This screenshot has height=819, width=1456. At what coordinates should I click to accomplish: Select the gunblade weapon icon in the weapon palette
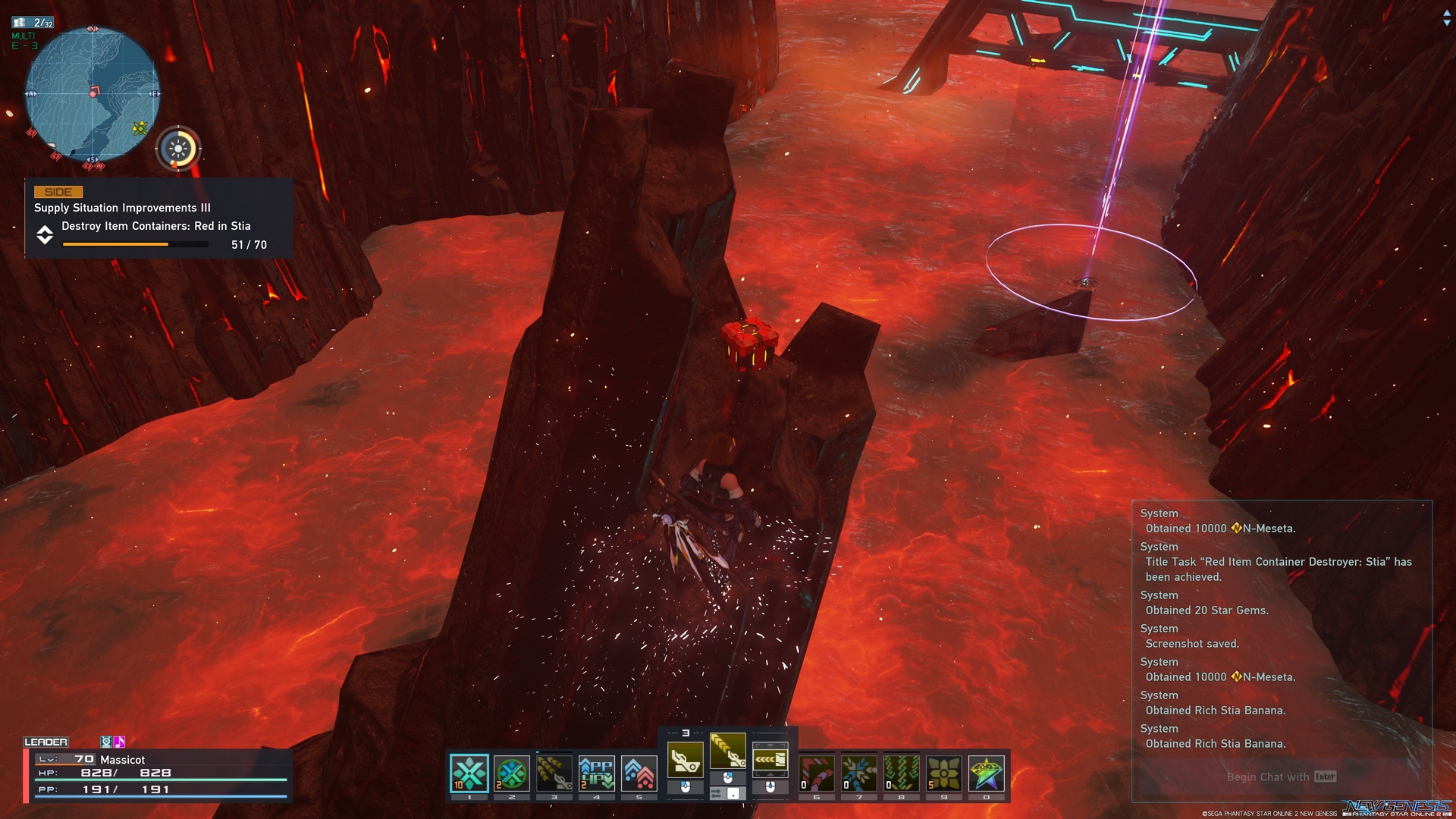pos(687,758)
